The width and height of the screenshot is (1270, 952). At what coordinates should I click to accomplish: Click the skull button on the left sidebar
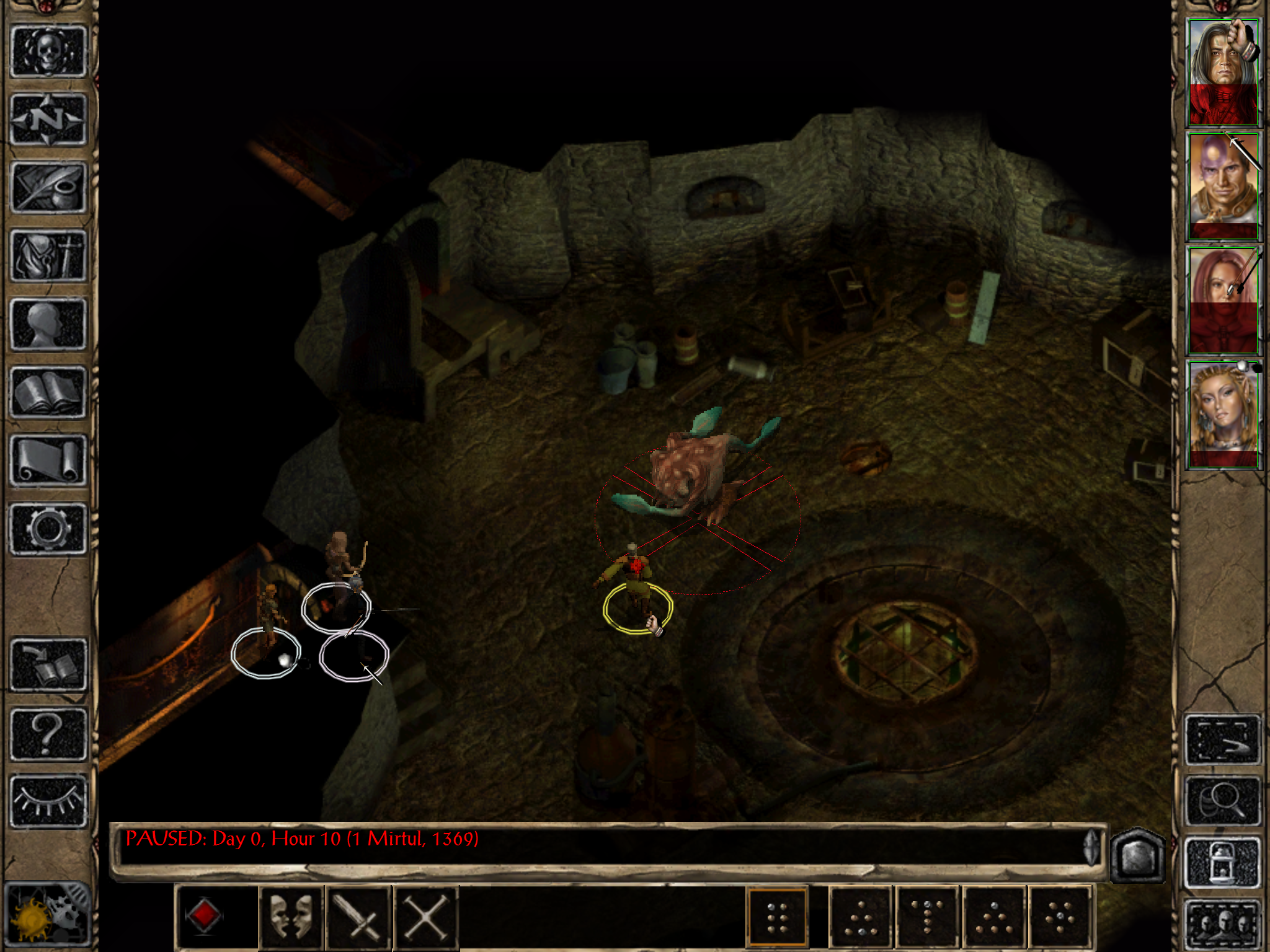(x=48, y=52)
